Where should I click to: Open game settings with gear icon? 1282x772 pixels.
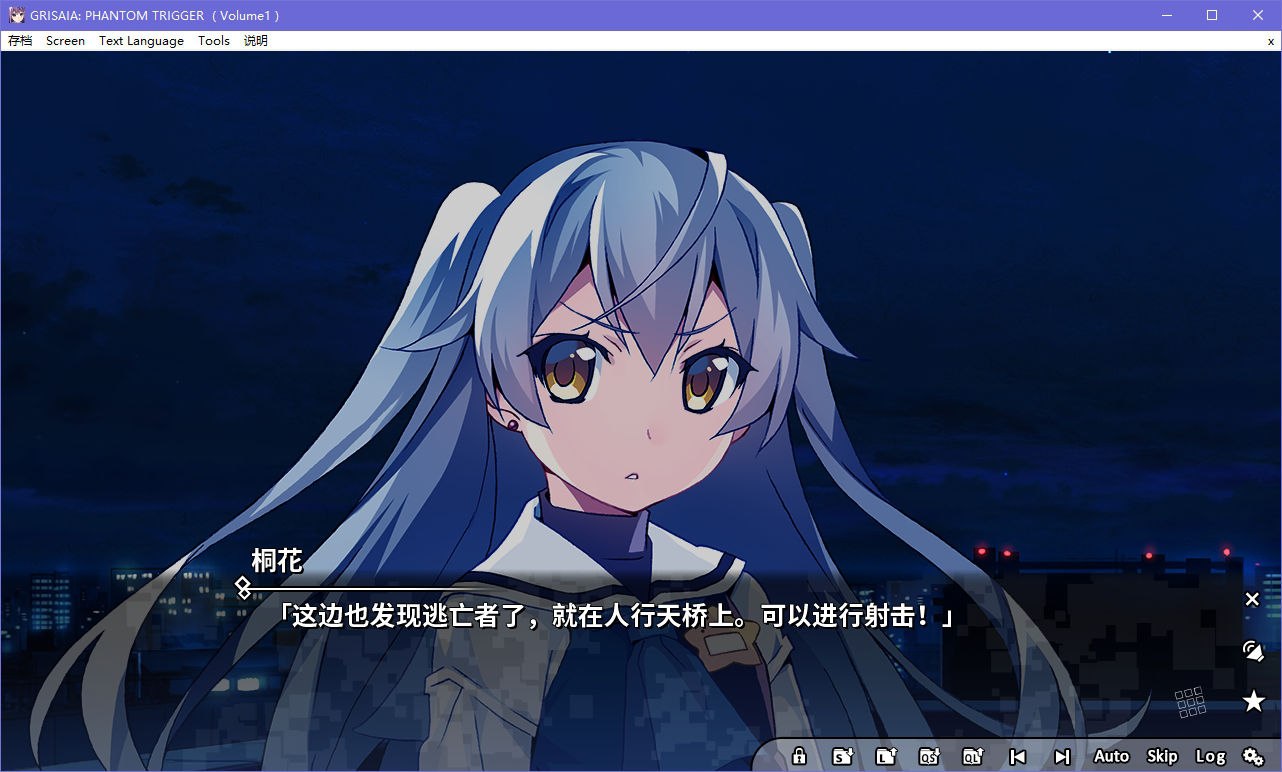pyautogui.click(x=1253, y=757)
